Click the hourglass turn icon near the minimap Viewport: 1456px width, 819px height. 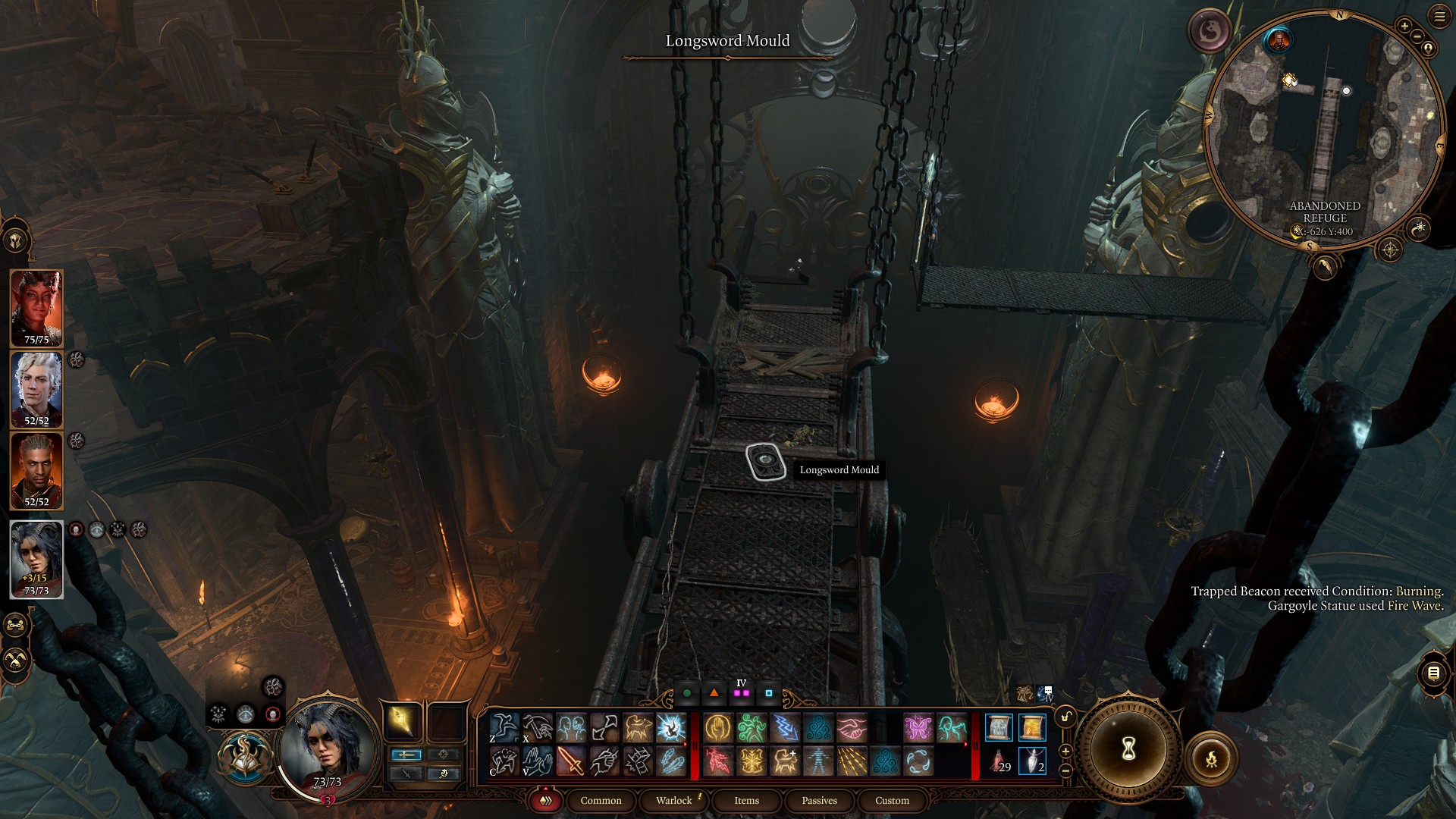point(1128,748)
